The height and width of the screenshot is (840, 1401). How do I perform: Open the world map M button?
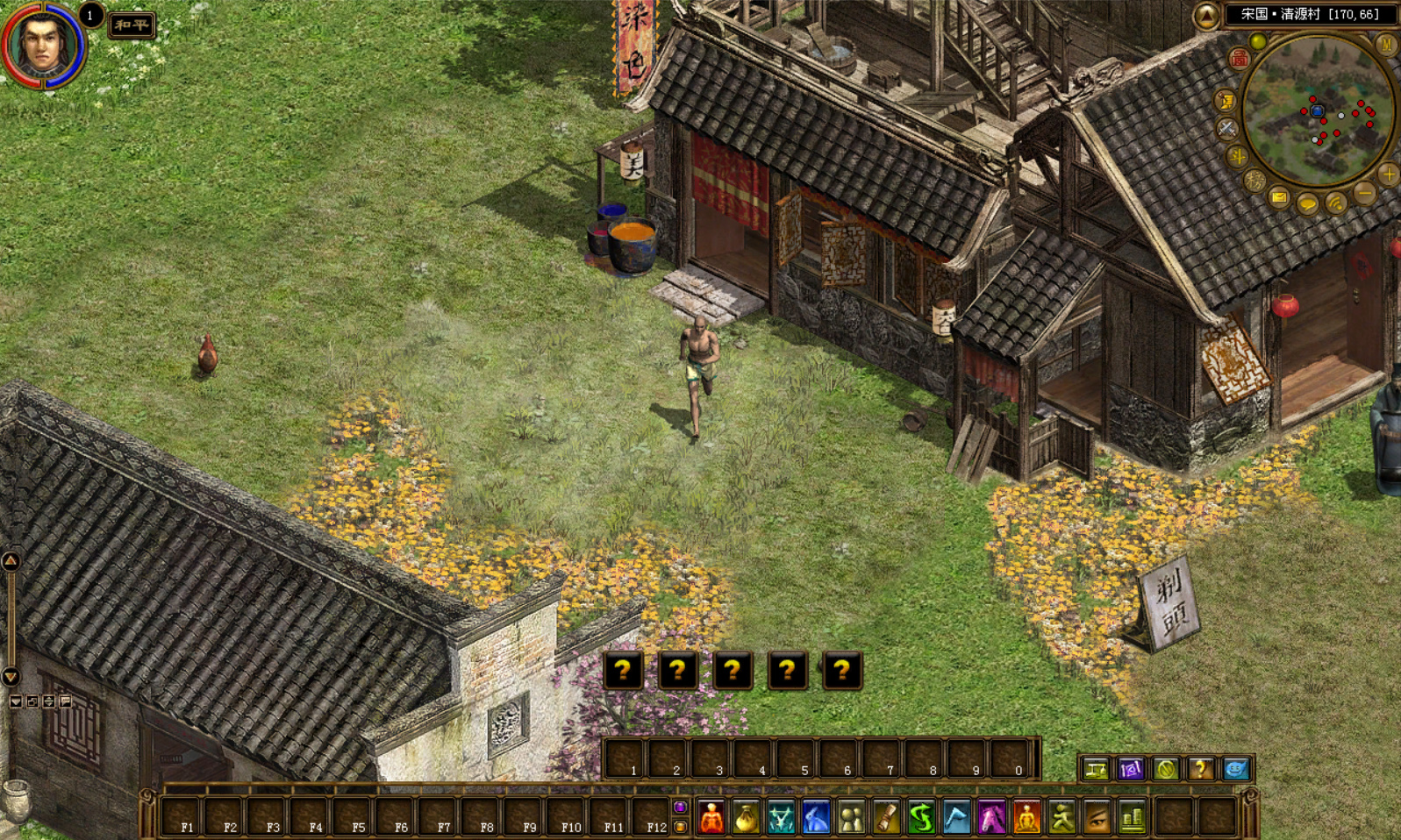click(1386, 44)
